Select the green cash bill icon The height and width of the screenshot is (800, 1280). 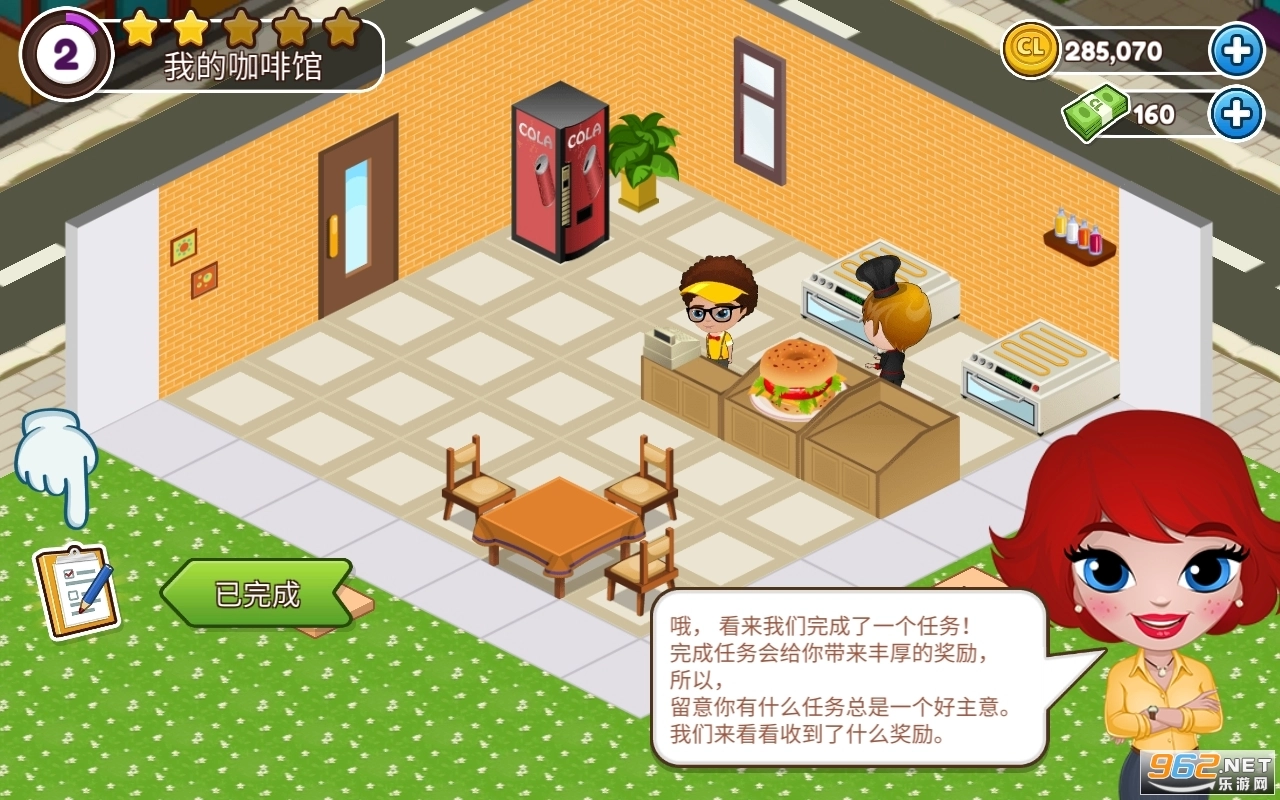[1095, 113]
